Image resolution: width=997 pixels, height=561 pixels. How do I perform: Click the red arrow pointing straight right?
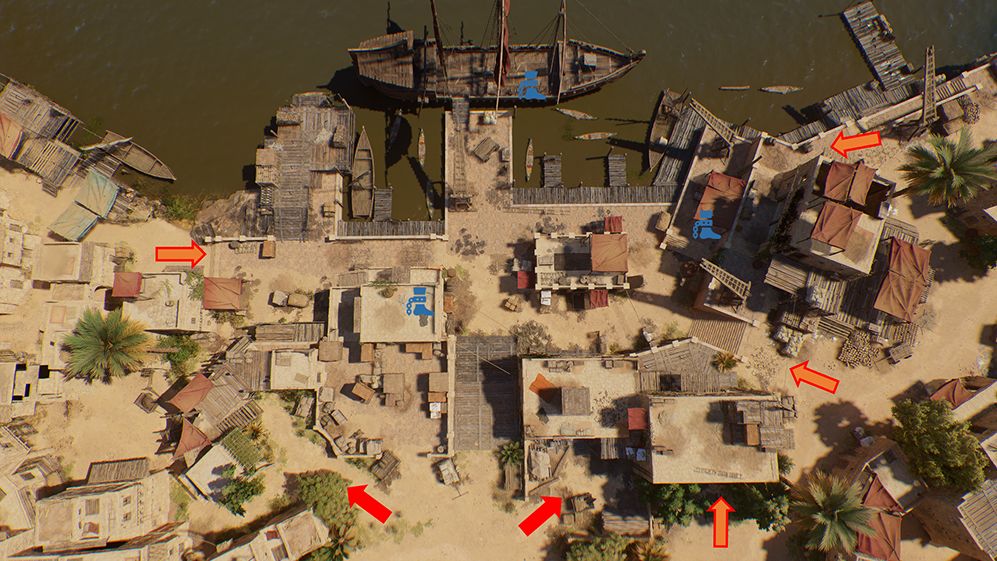coord(180,254)
